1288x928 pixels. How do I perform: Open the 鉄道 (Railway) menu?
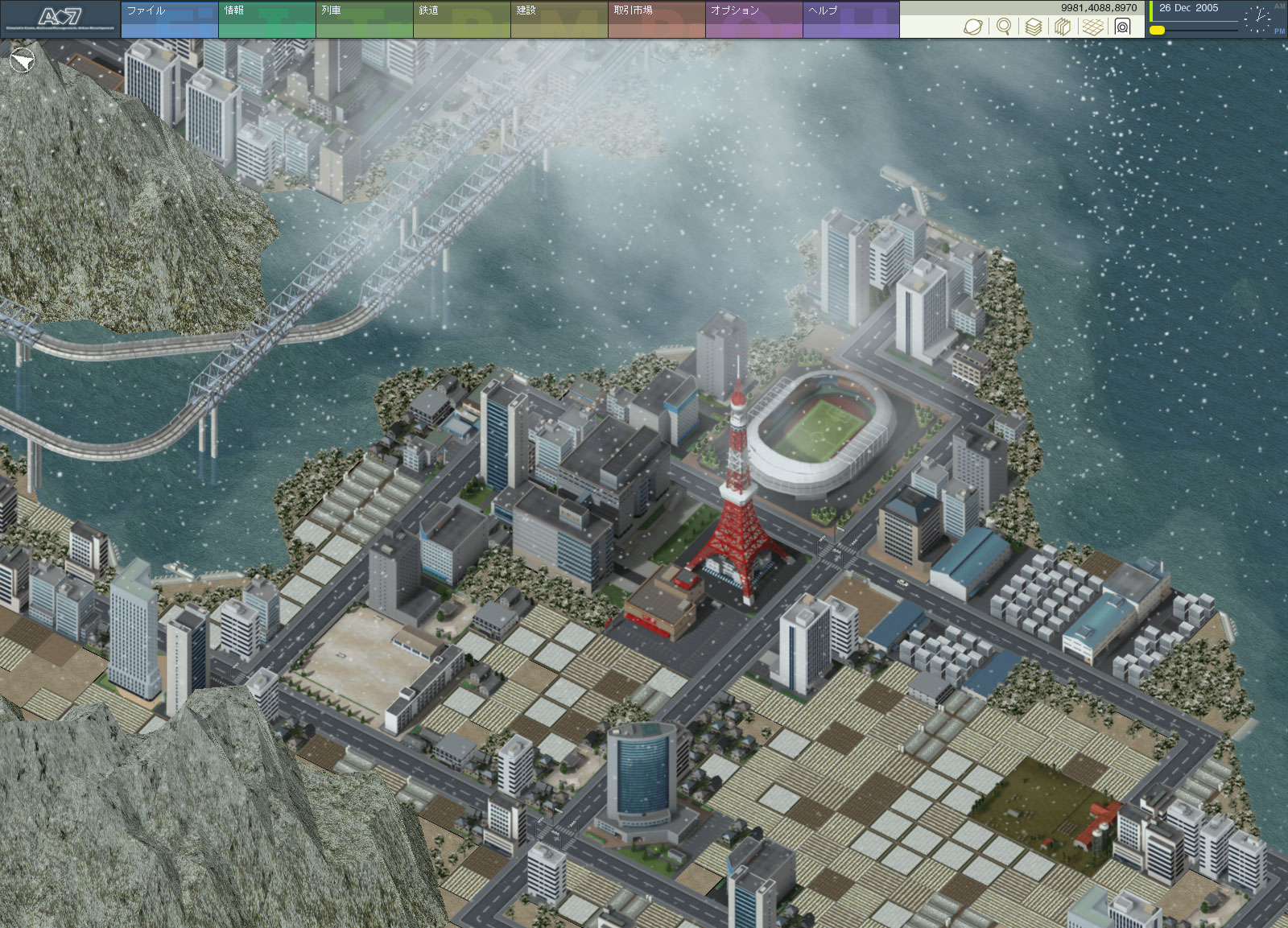461,19
